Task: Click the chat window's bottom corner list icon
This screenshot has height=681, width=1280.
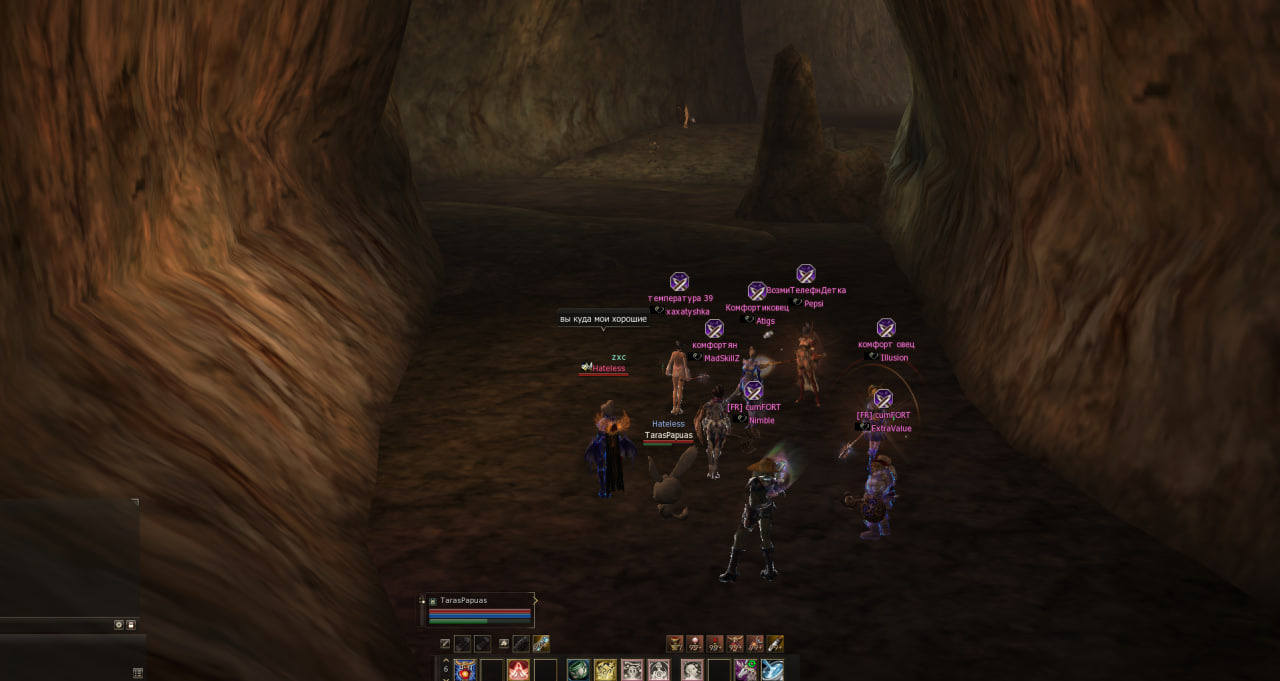Action: tap(137, 672)
